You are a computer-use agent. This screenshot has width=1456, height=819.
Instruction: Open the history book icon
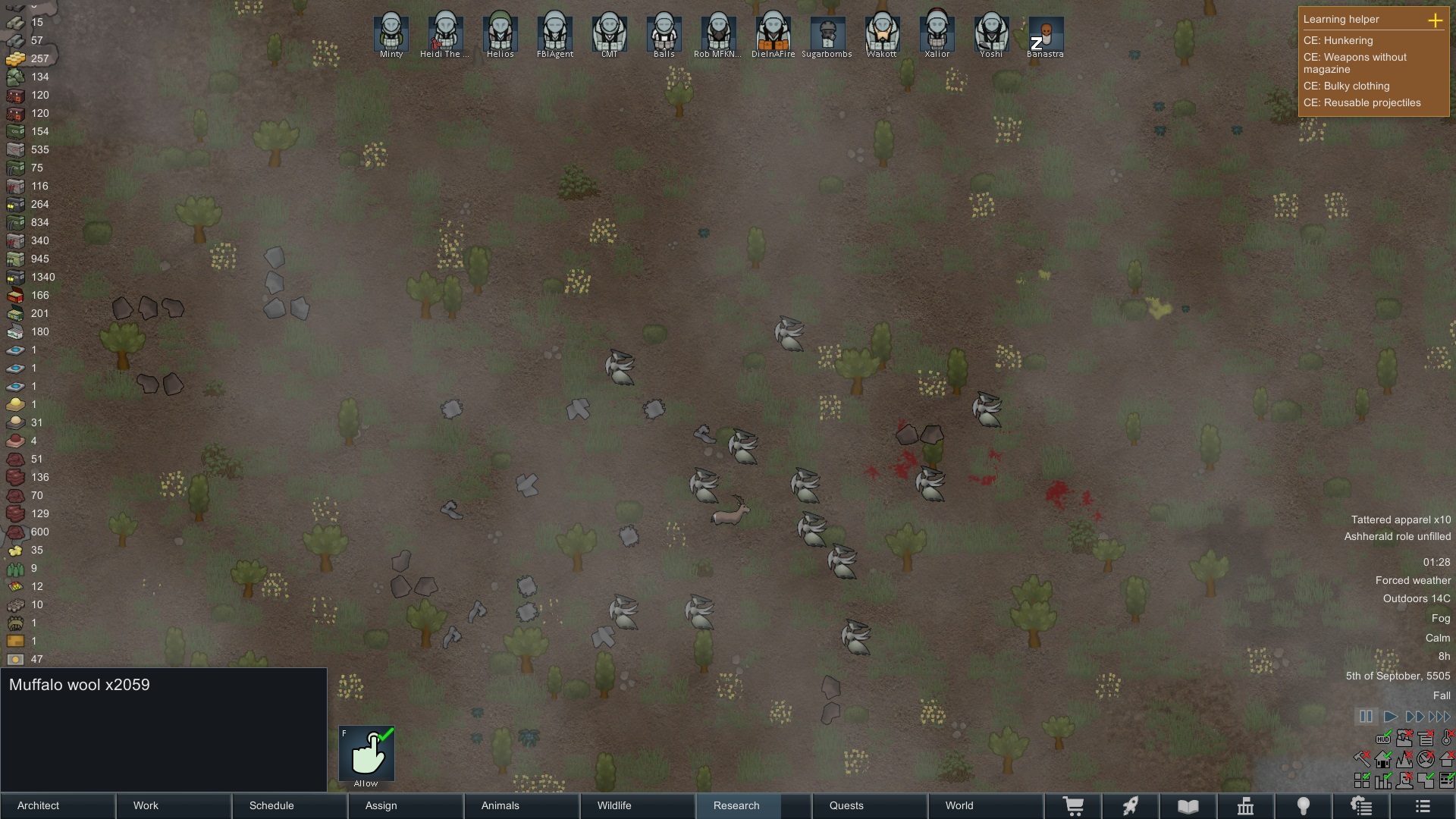click(x=1188, y=806)
